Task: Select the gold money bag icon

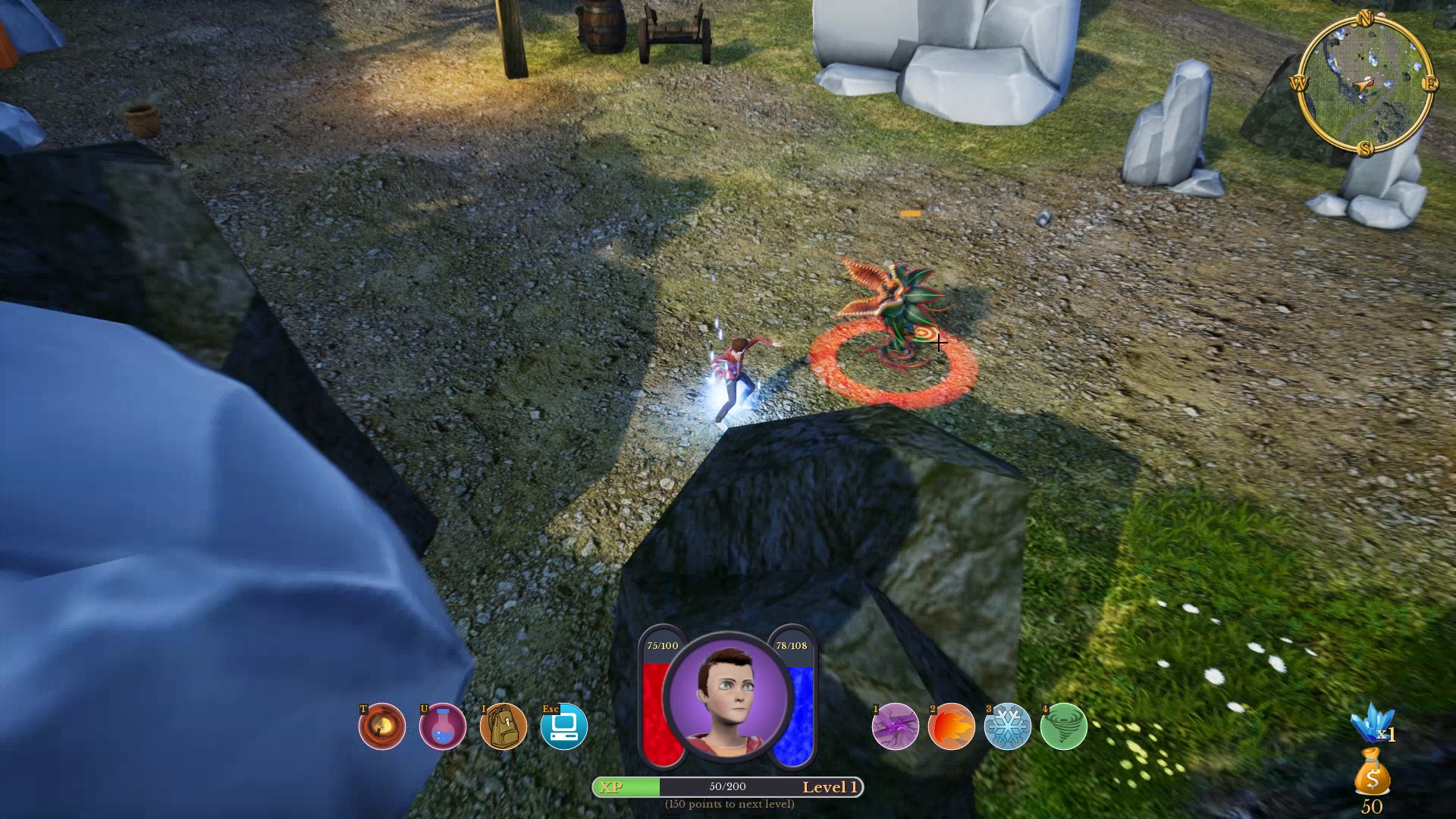Action: coord(1372,772)
